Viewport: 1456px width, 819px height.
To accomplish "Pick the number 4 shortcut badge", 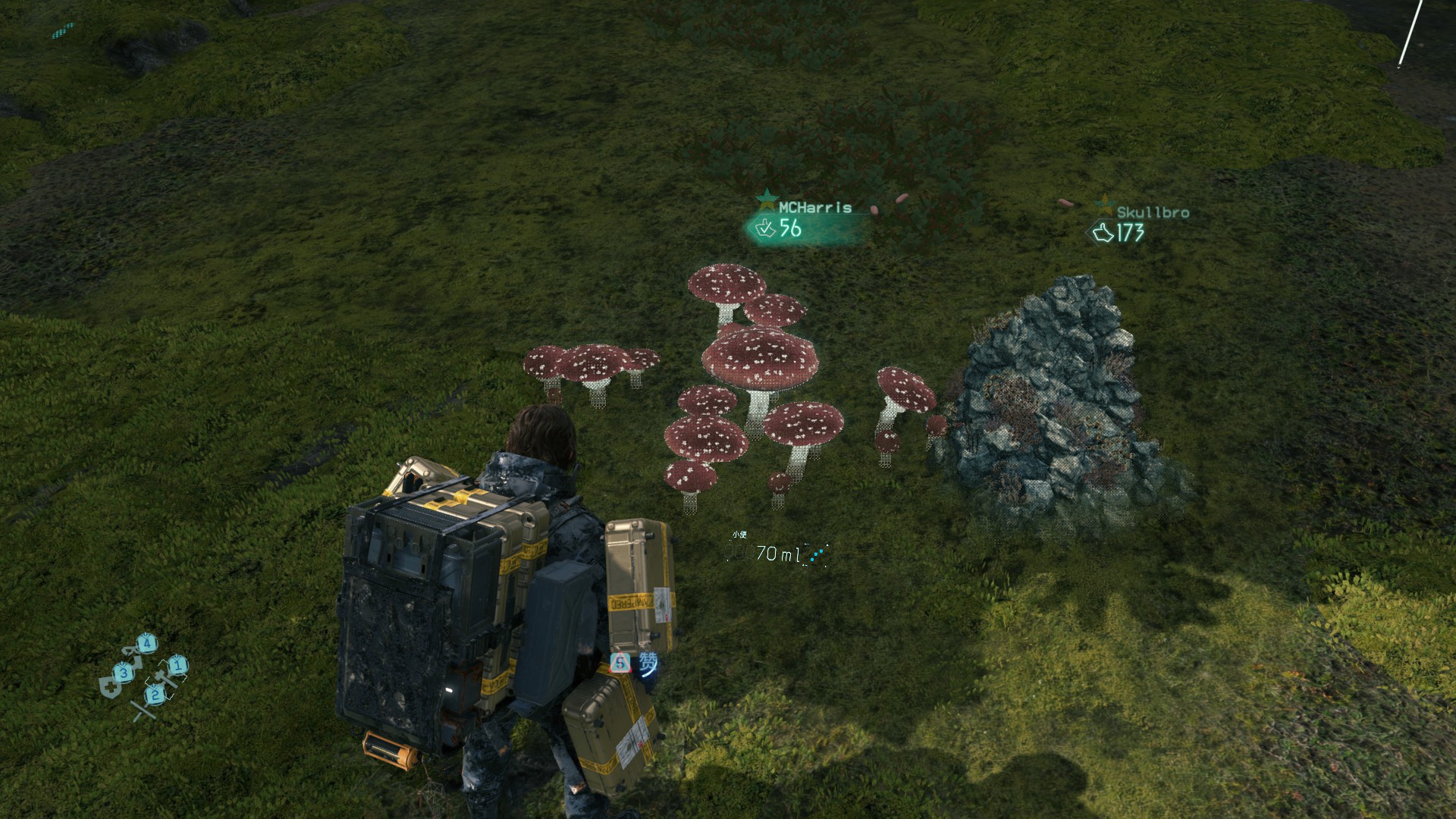I will click(147, 644).
